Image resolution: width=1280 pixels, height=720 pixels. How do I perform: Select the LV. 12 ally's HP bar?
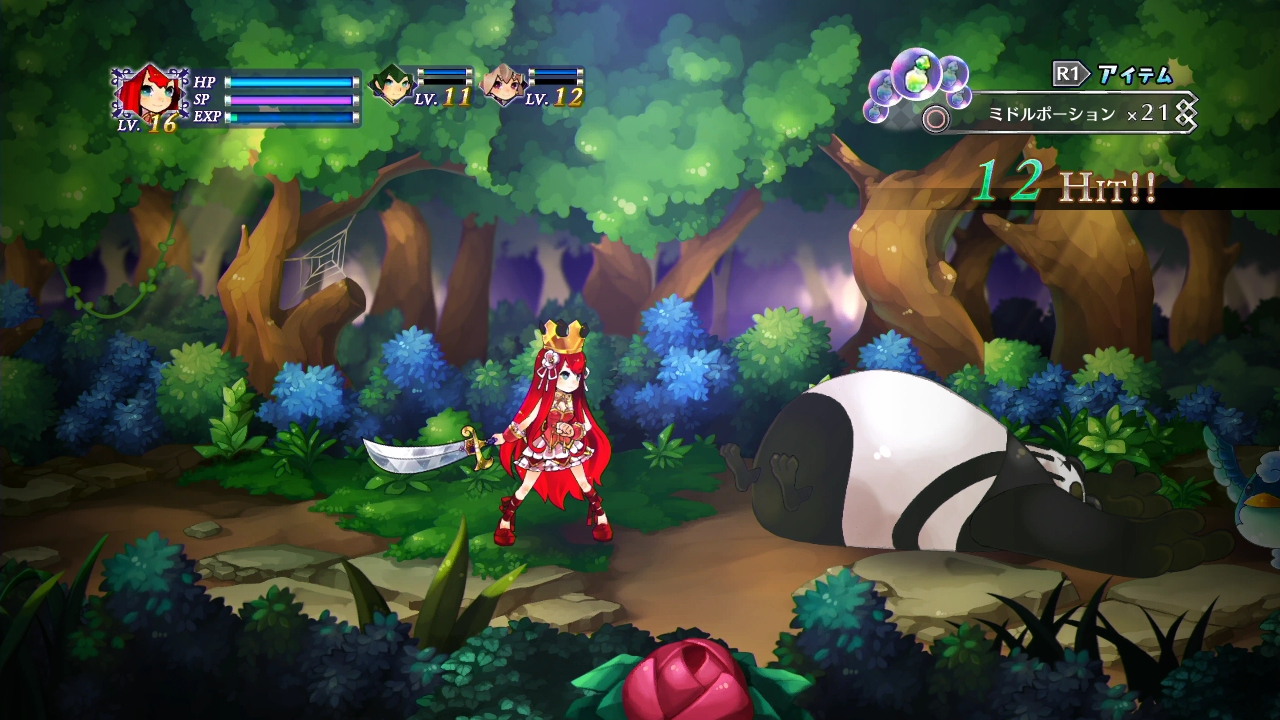[553, 73]
